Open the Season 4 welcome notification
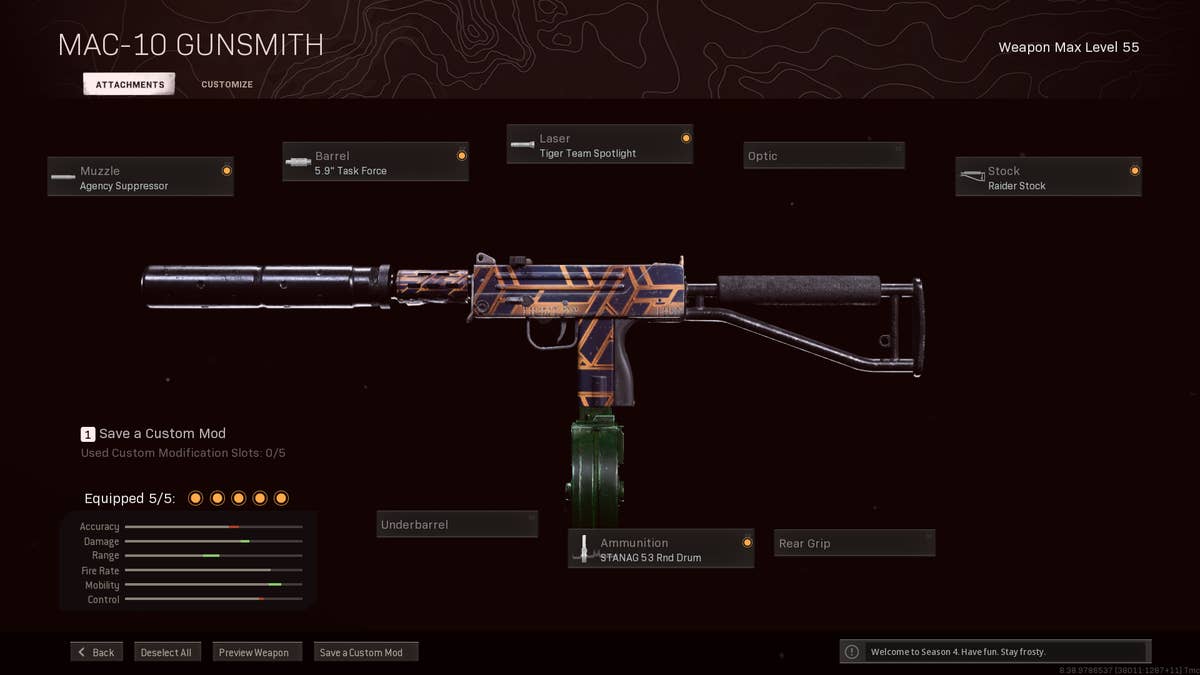The height and width of the screenshot is (675, 1200). [x=995, y=652]
